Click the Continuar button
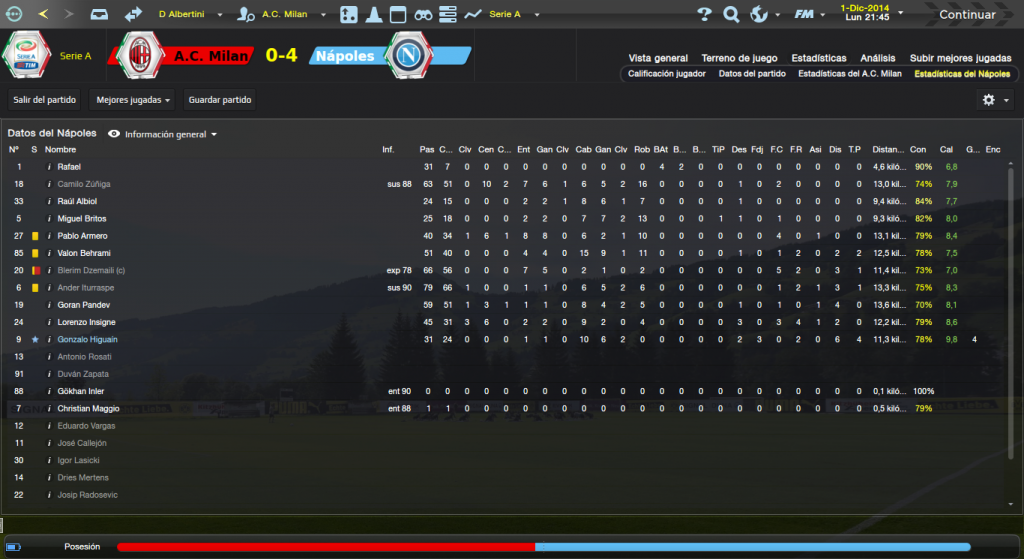 point(966,15)
